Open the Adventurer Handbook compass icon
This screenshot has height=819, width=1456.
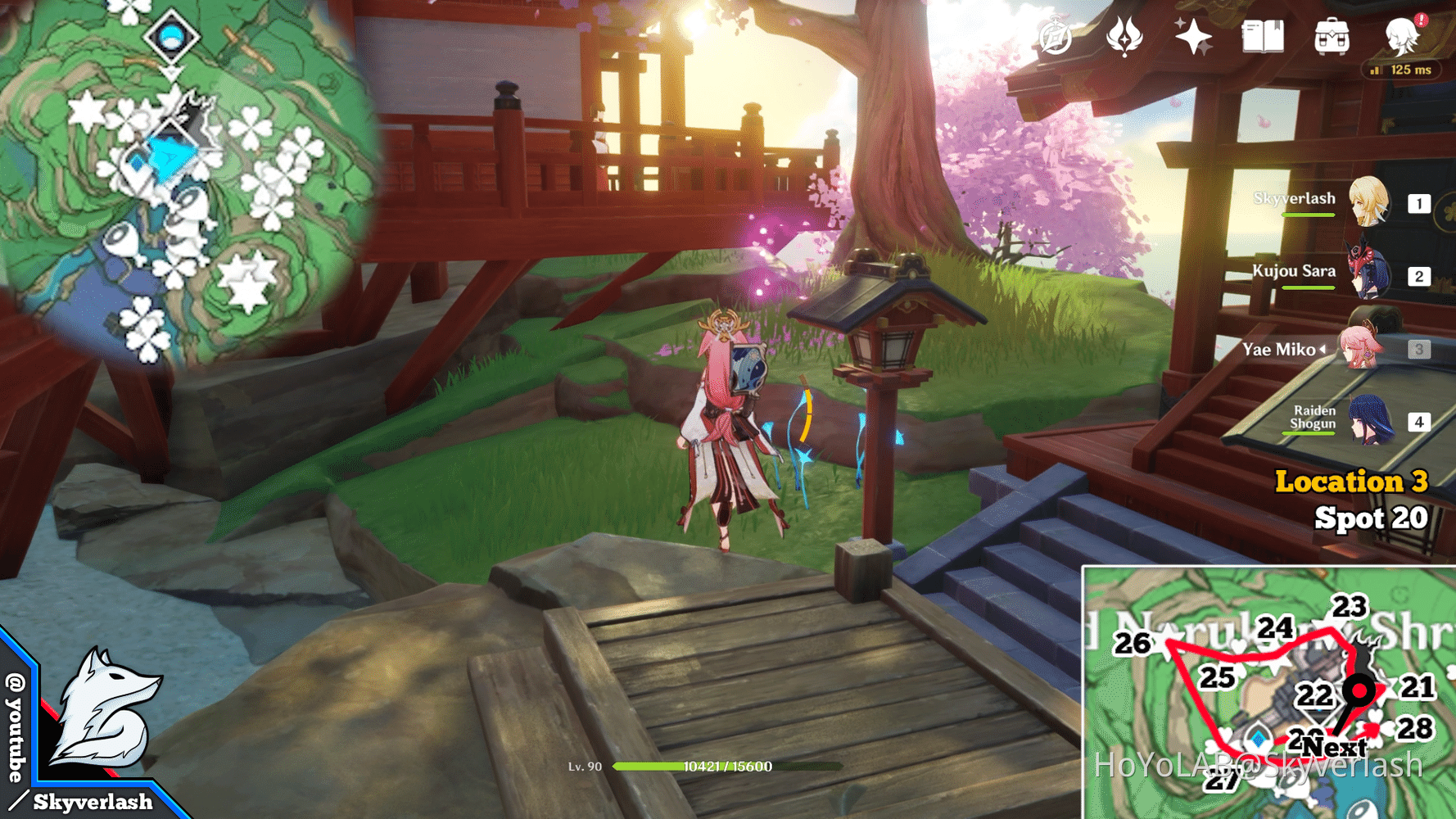[1052, 37]
